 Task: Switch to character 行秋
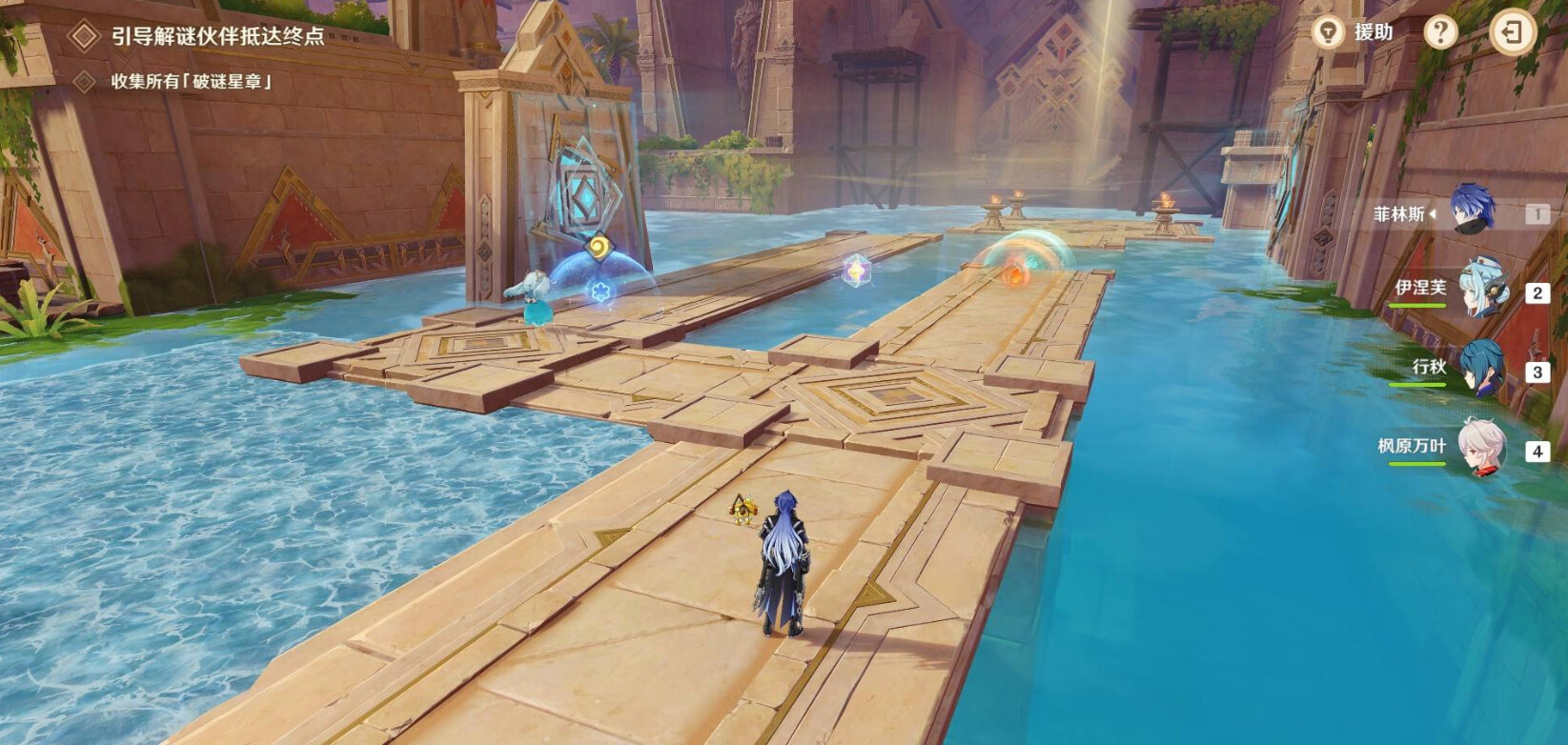point(1480,369)
